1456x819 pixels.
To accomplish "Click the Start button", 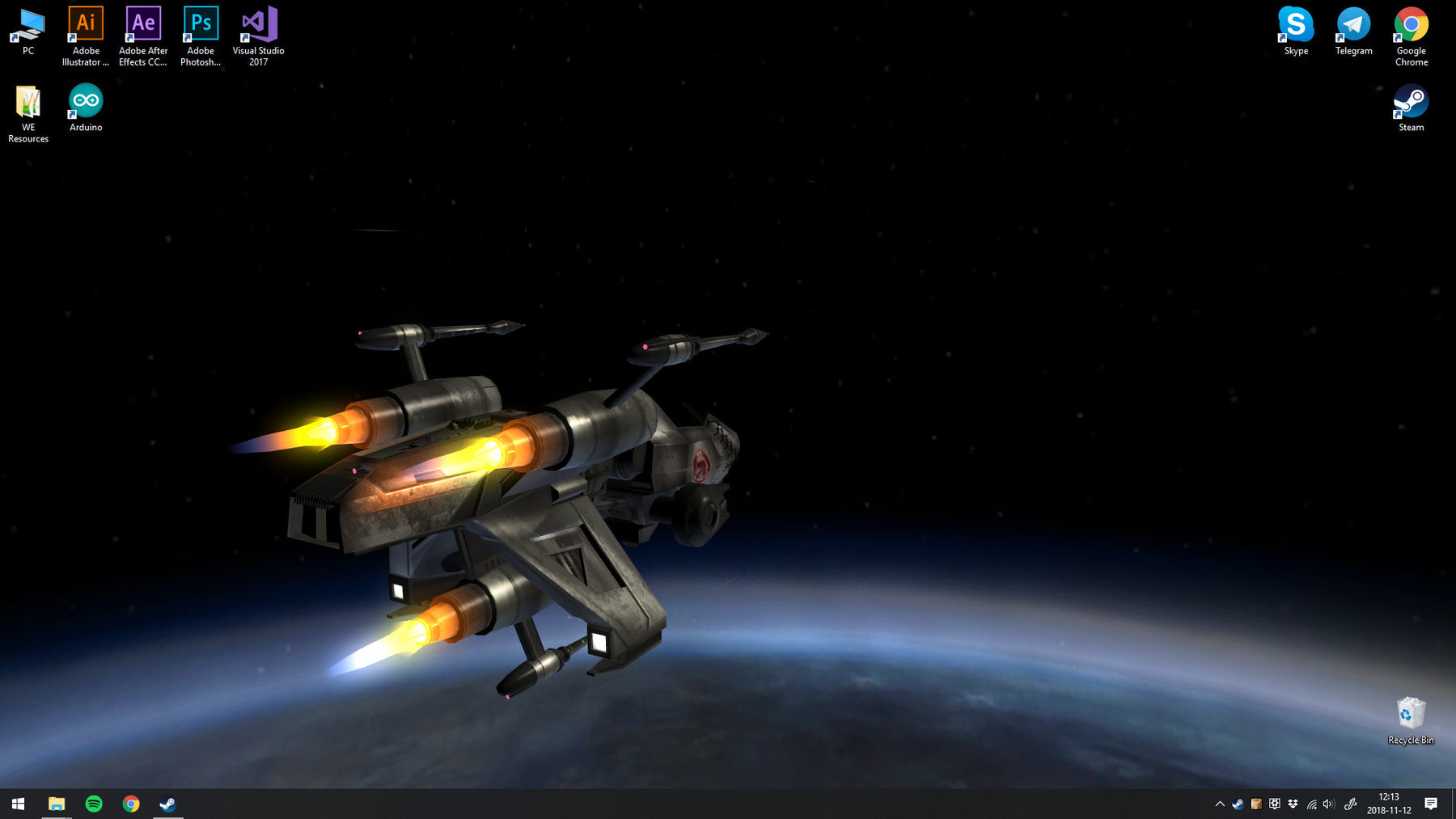I will pyautogui.click(x=17, y=804).
